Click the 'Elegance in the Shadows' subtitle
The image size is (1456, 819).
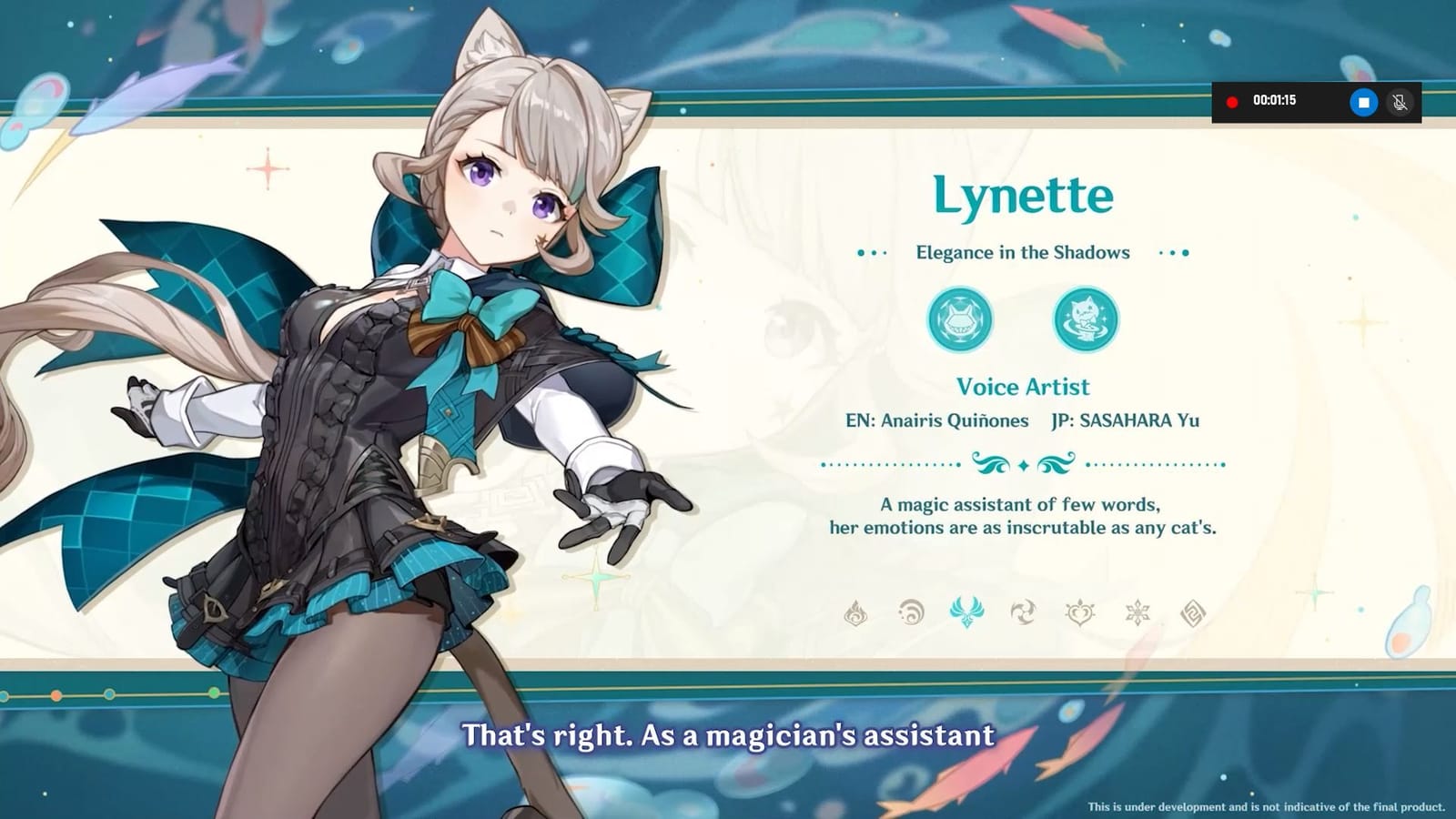tap(1021, 252)
